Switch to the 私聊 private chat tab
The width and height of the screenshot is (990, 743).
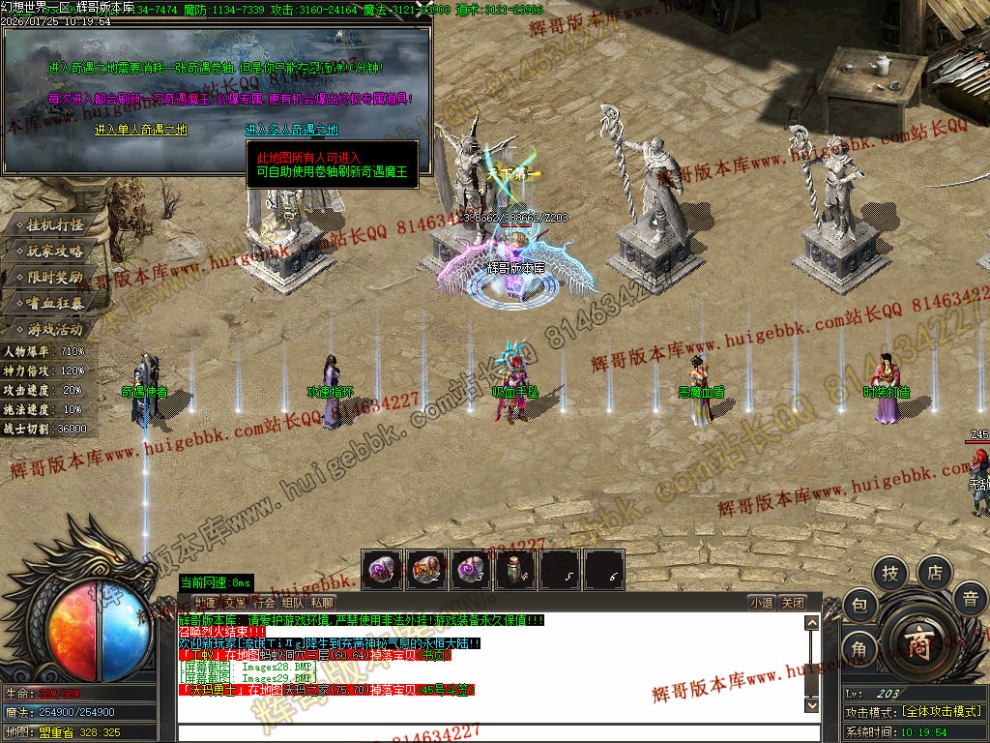[322, 603]
